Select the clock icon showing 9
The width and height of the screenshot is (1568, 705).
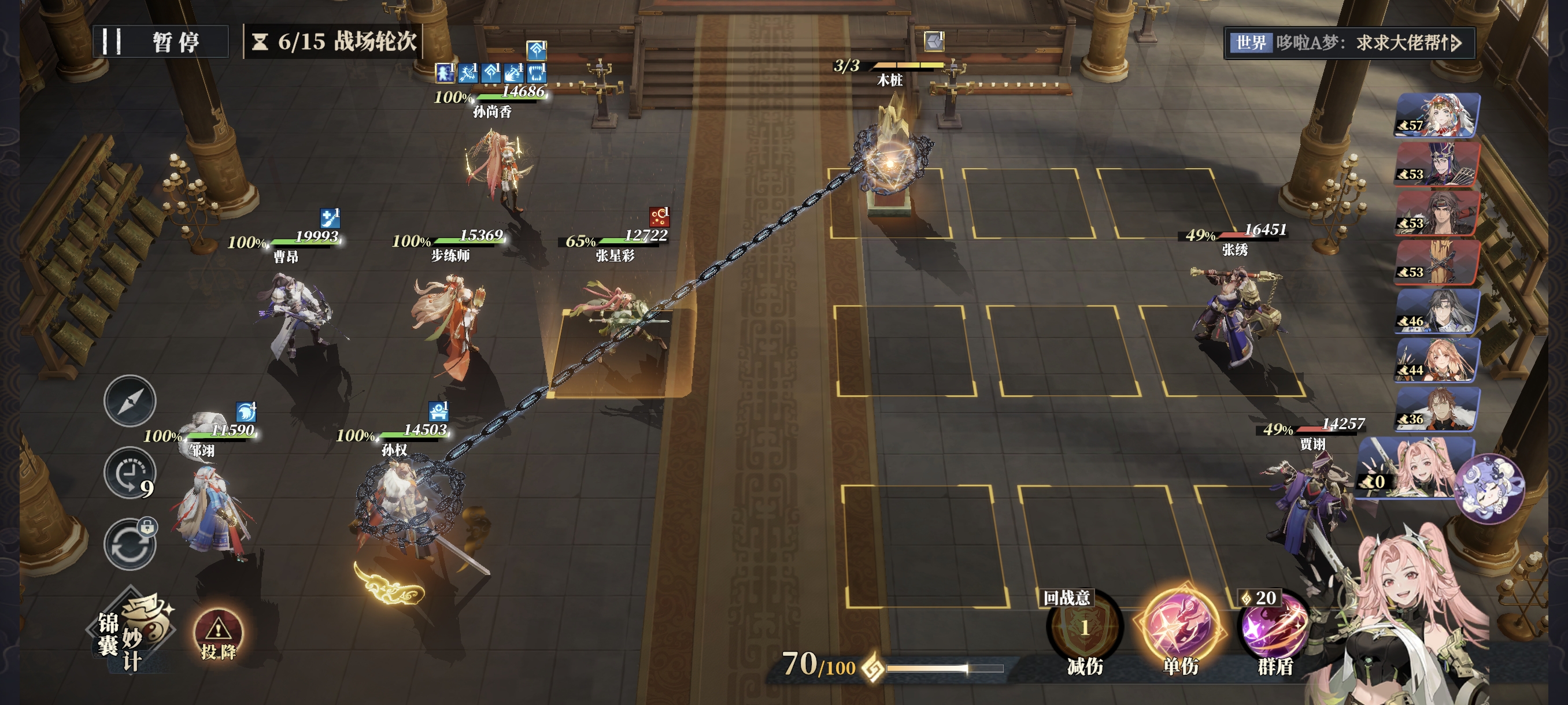point(130,473)
